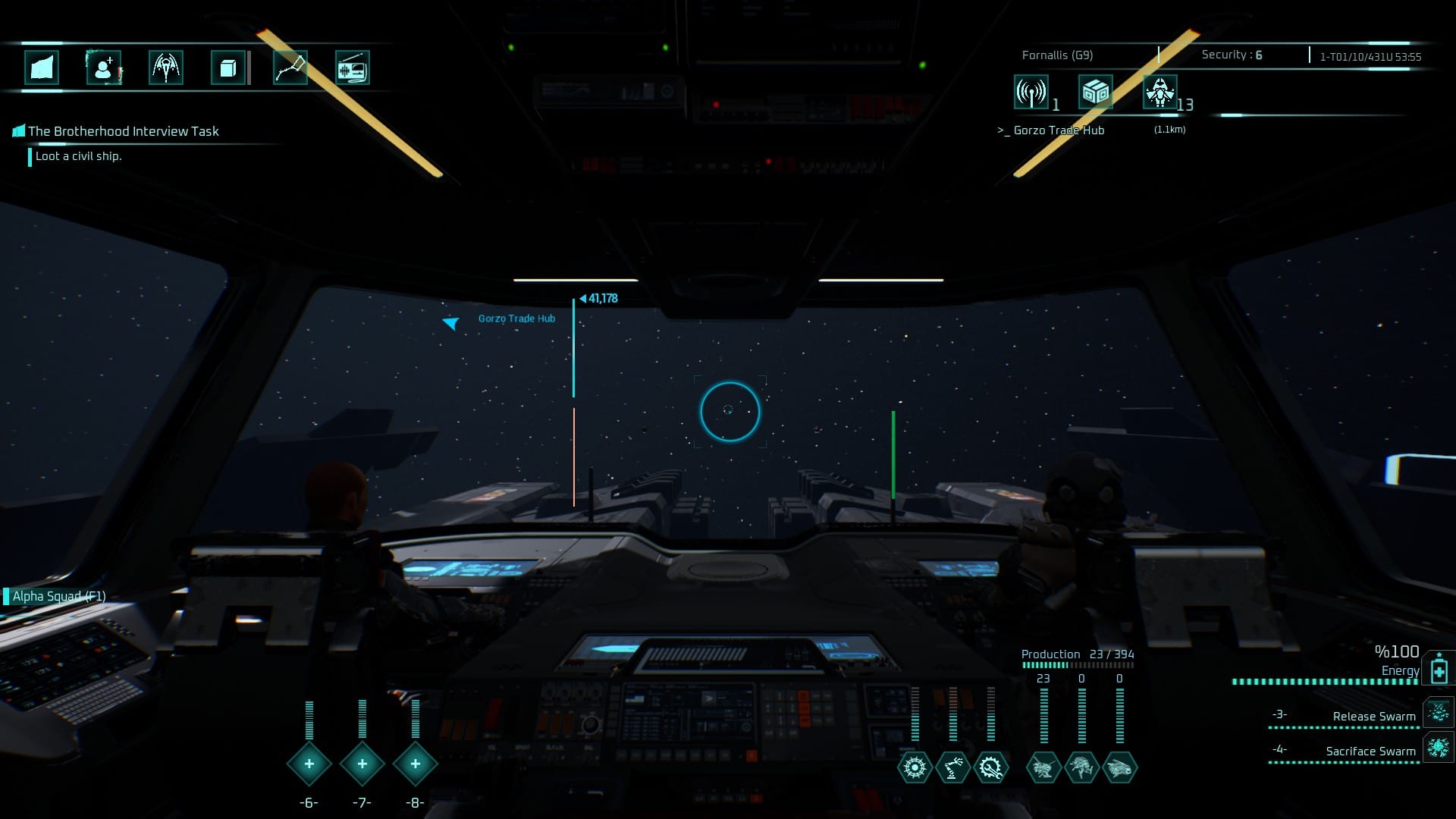1456x819 pixels.
Task: Open the crew recruit person icon
Action: [104, 68]
